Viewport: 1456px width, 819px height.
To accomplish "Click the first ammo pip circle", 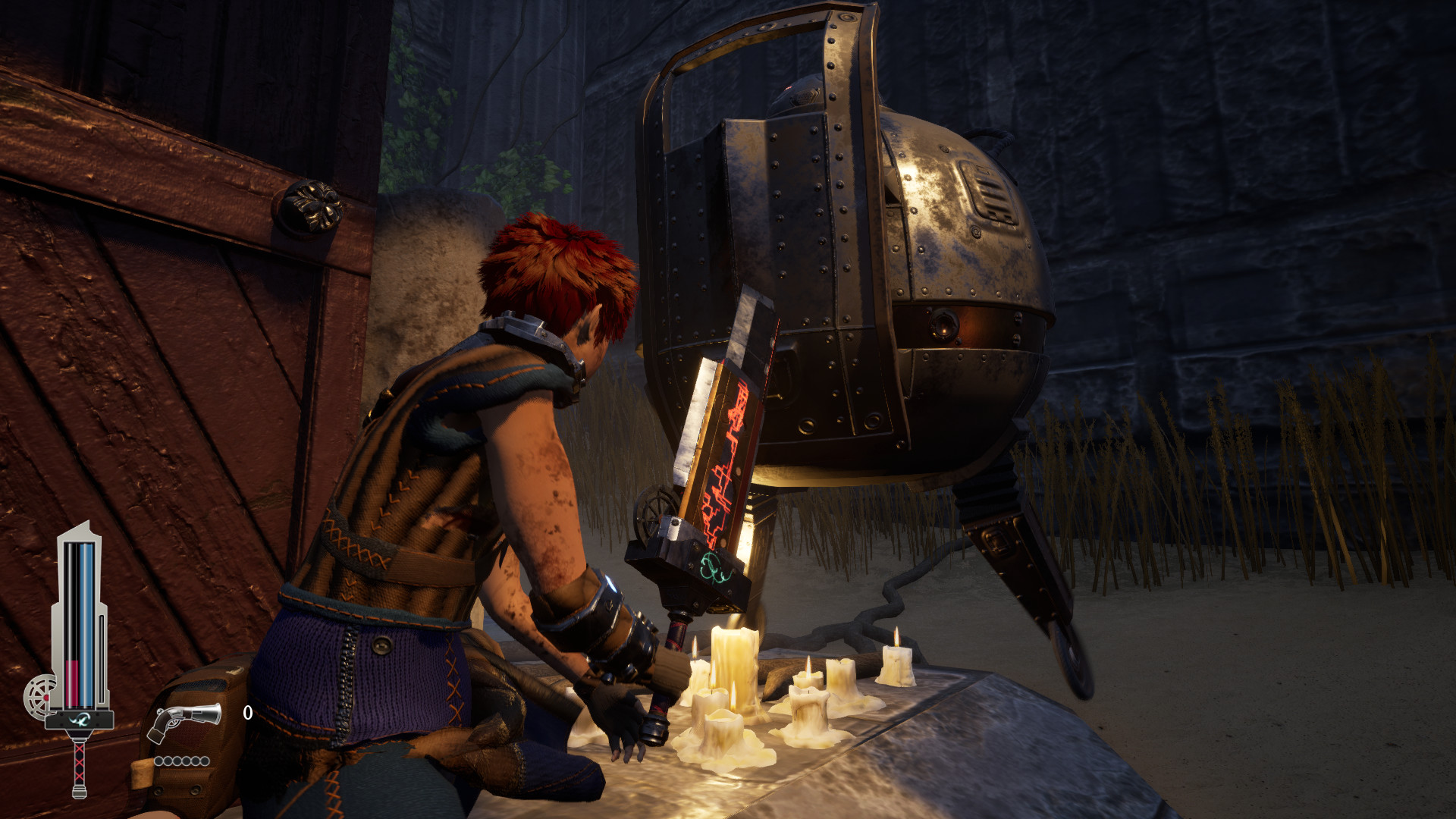I will tap(158, 761).
